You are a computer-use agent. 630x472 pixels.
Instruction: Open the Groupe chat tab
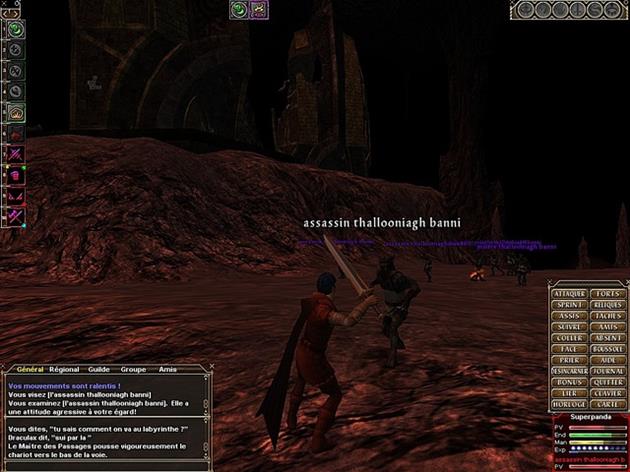pyautogui.click(x=133, y=369)
